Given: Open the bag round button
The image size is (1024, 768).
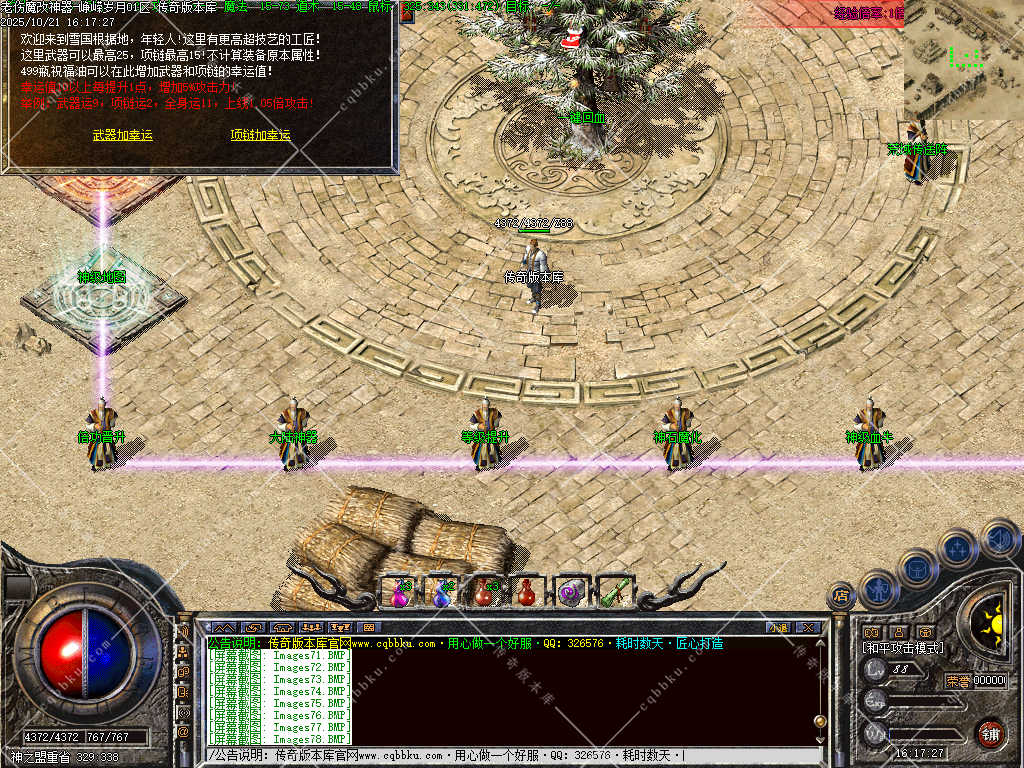Looking at the screenshot, I should (x=916, y=568).
